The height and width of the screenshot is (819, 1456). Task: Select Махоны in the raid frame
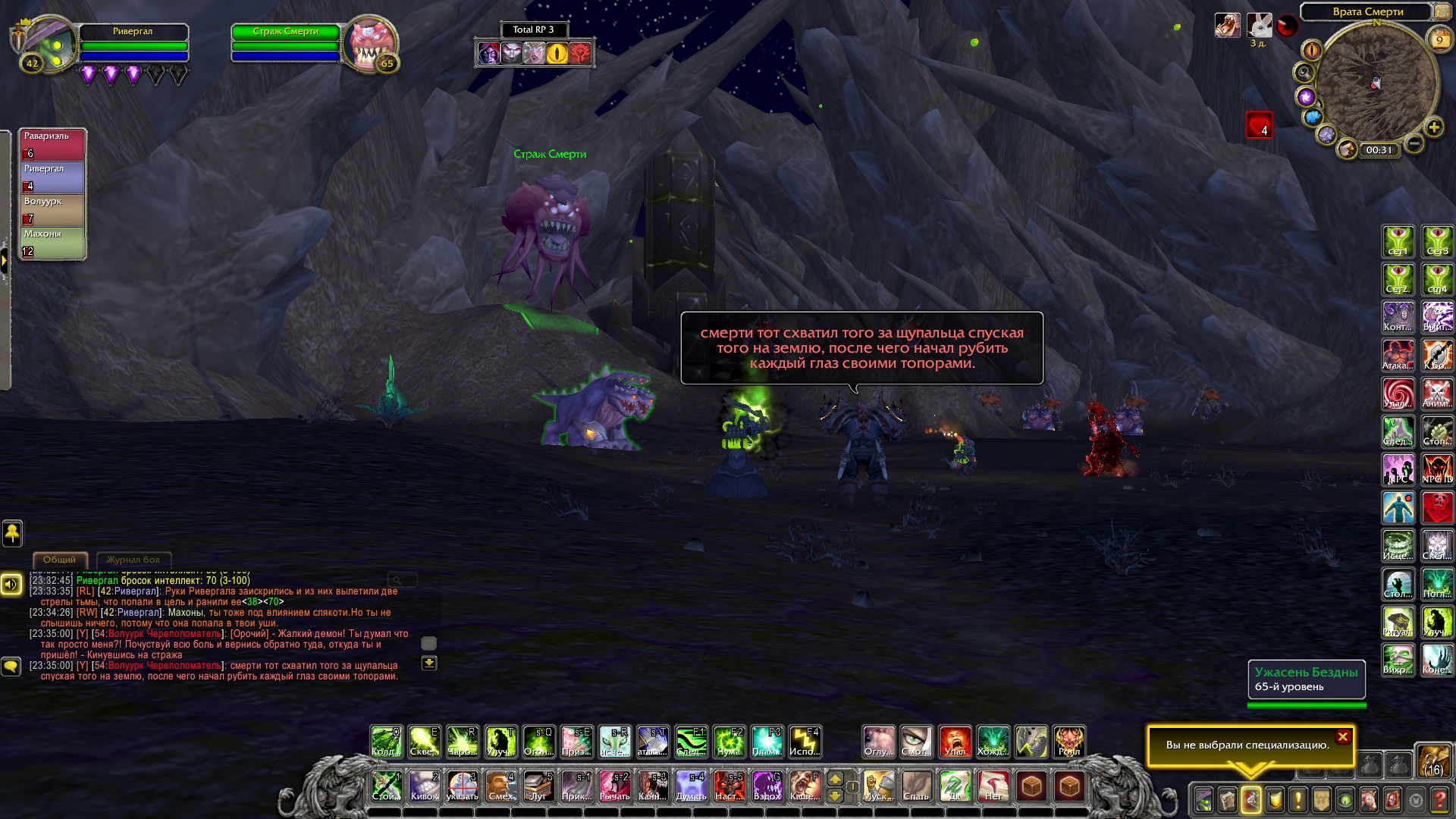click(x=52, y=243)
